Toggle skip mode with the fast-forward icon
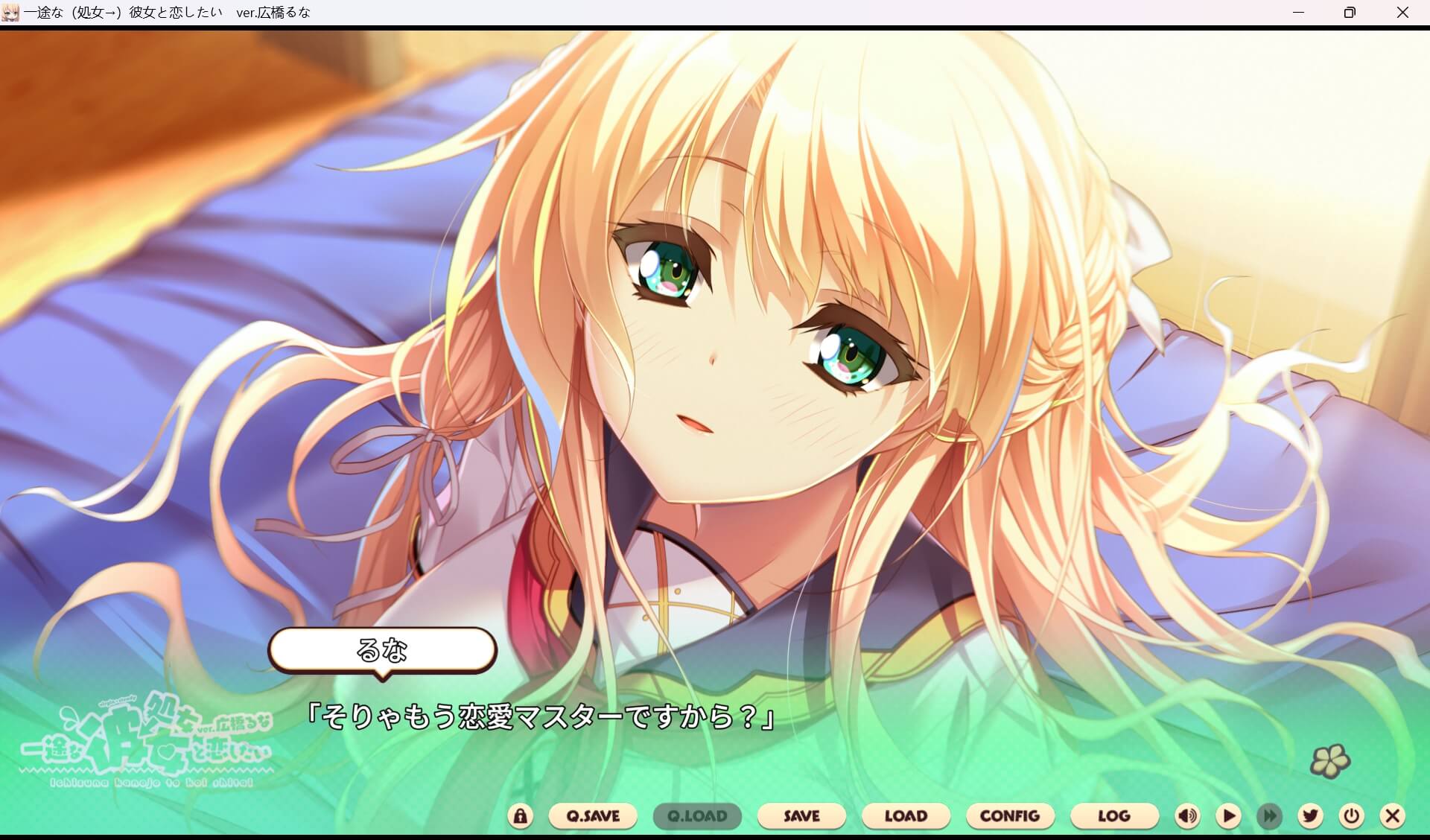1430x840 pixels. click(1269, 815)
